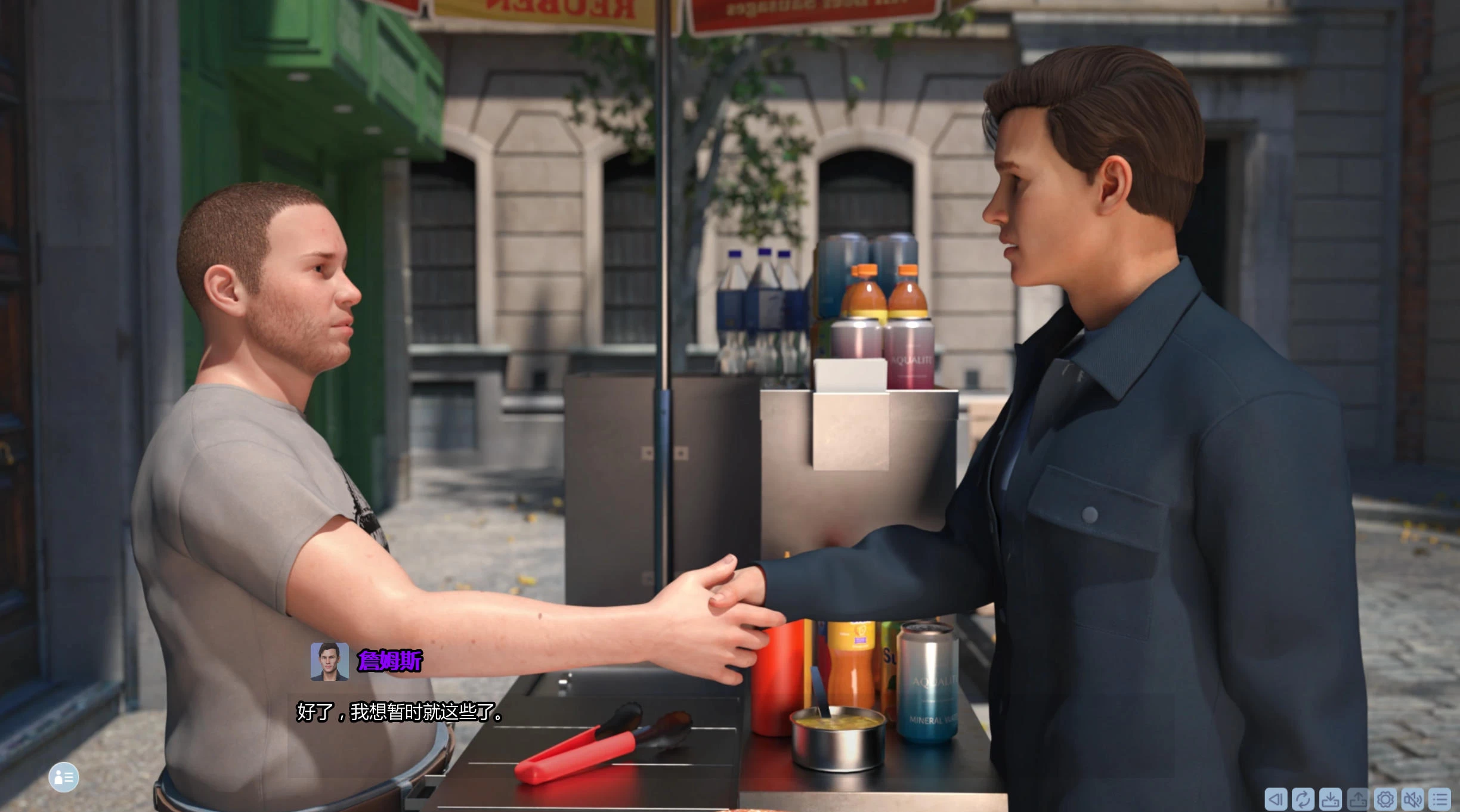1460x812 pixels.
Task: Open the load game menu (upload-tray icon)
Action: coord(1358,799)
